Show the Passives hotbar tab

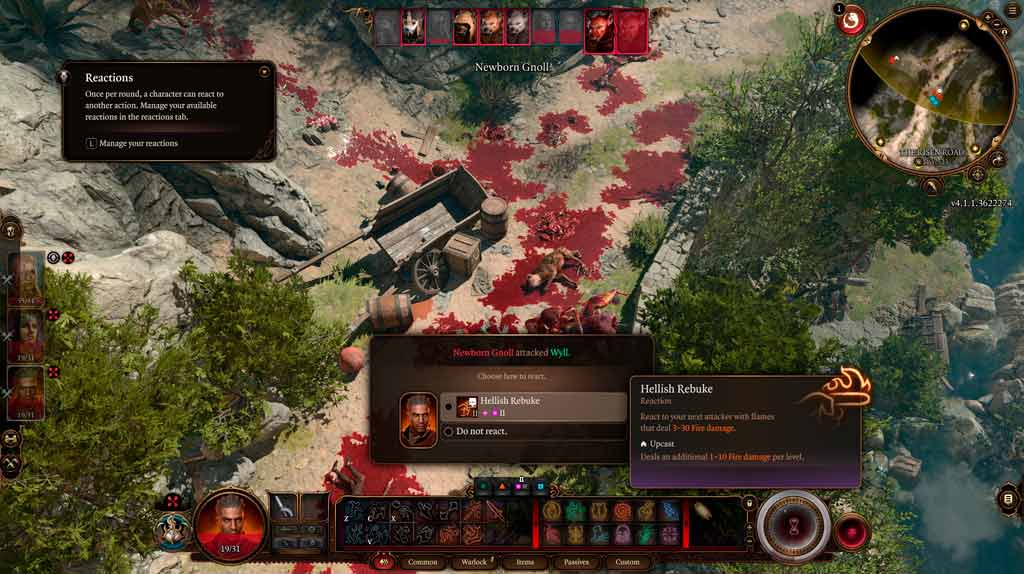tap(576, 562)
